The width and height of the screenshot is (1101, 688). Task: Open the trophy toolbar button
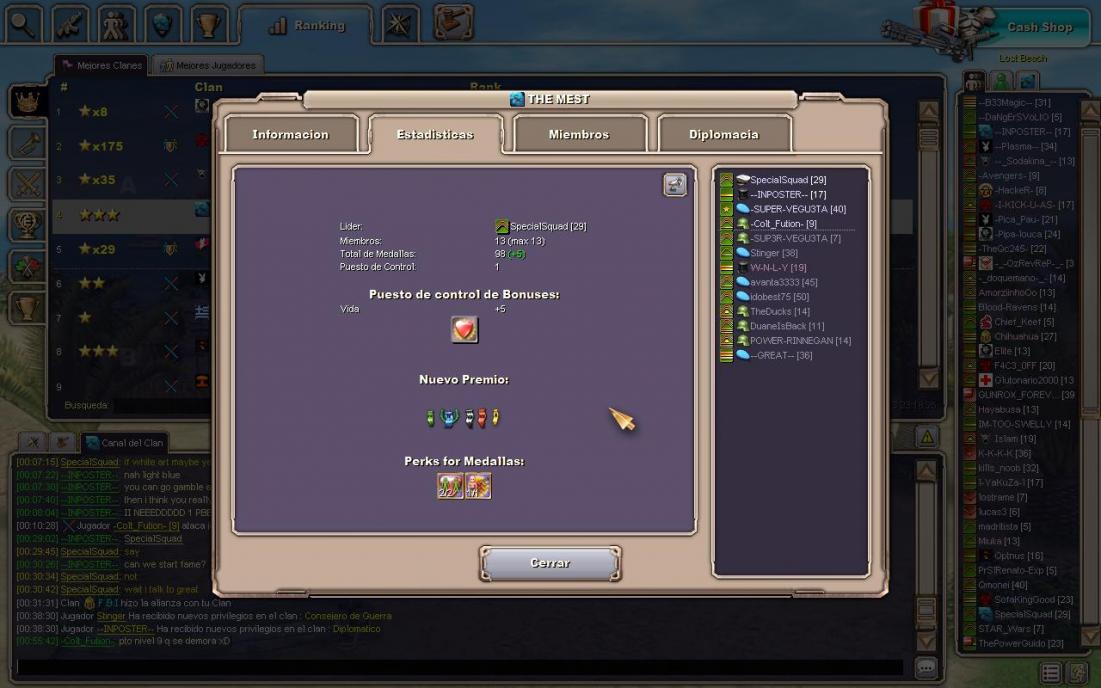tap(210, 24)
